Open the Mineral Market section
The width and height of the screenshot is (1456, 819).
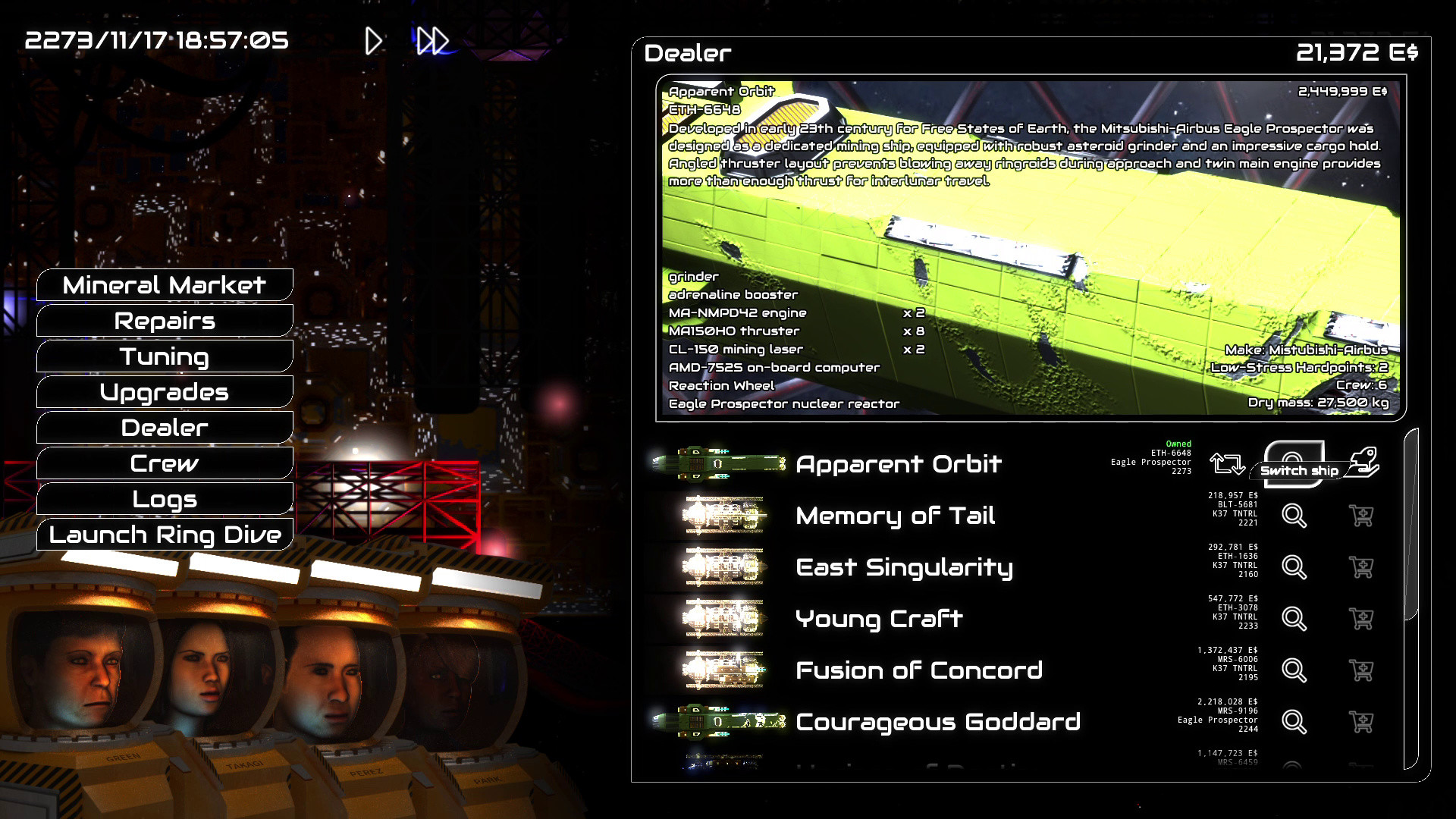pos(164,284)
